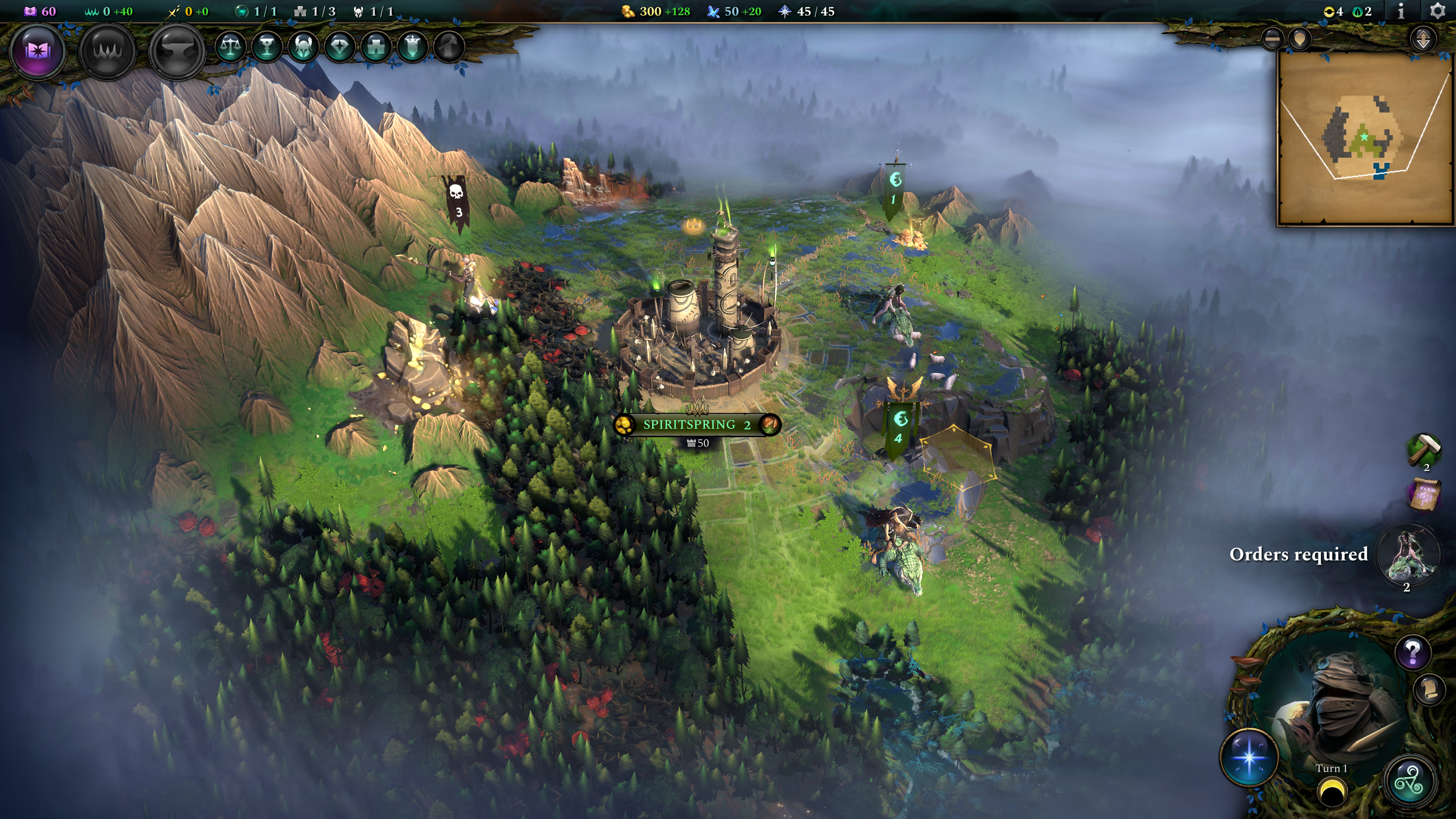1456x819 pixels.
Task: Open the winged helmet heroes overview
Action: point(303,47)
